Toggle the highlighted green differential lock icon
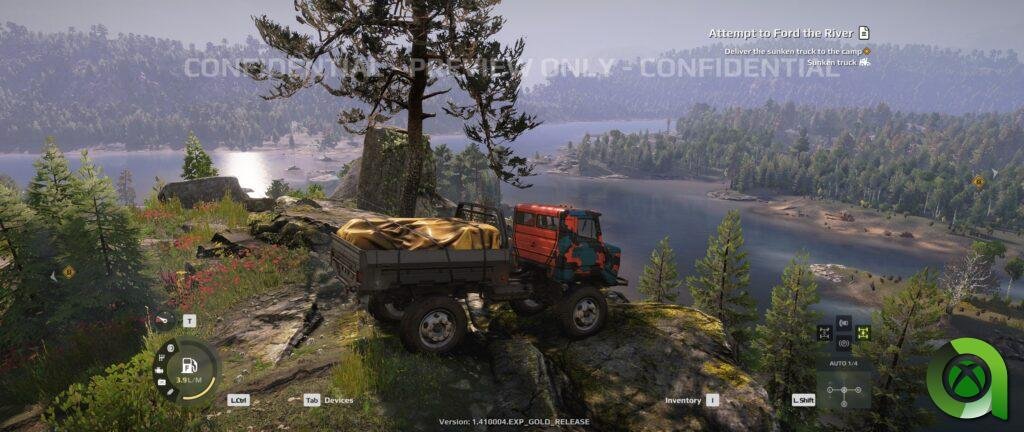Viewport: 1024px width, 432px height. [x=863, y=333]
